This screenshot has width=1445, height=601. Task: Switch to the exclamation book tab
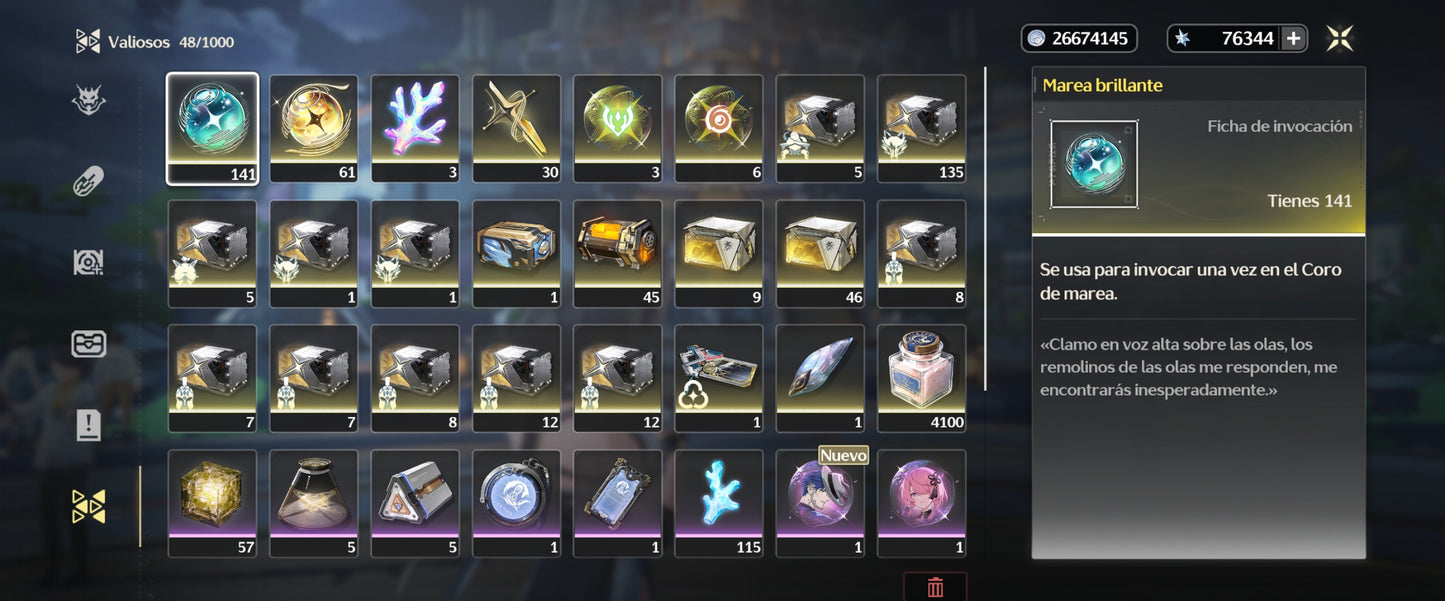tap(88, 425)
